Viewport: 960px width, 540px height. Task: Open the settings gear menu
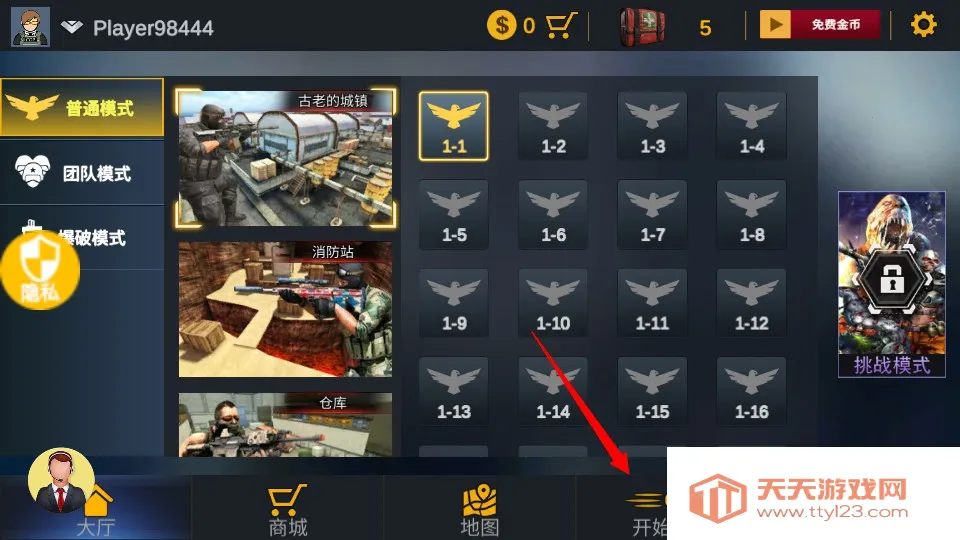923,25
